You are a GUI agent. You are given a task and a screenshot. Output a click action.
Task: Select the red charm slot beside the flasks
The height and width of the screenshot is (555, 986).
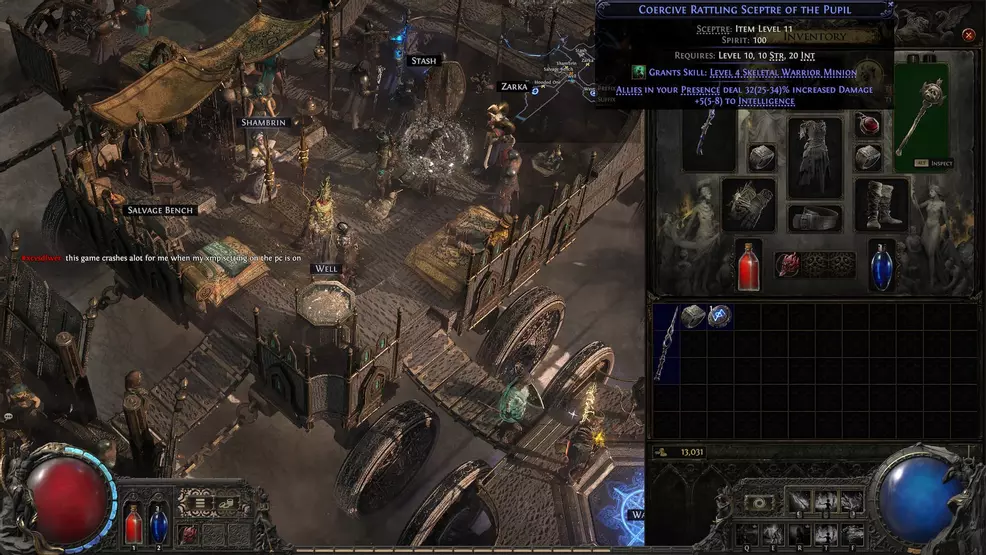790,264
